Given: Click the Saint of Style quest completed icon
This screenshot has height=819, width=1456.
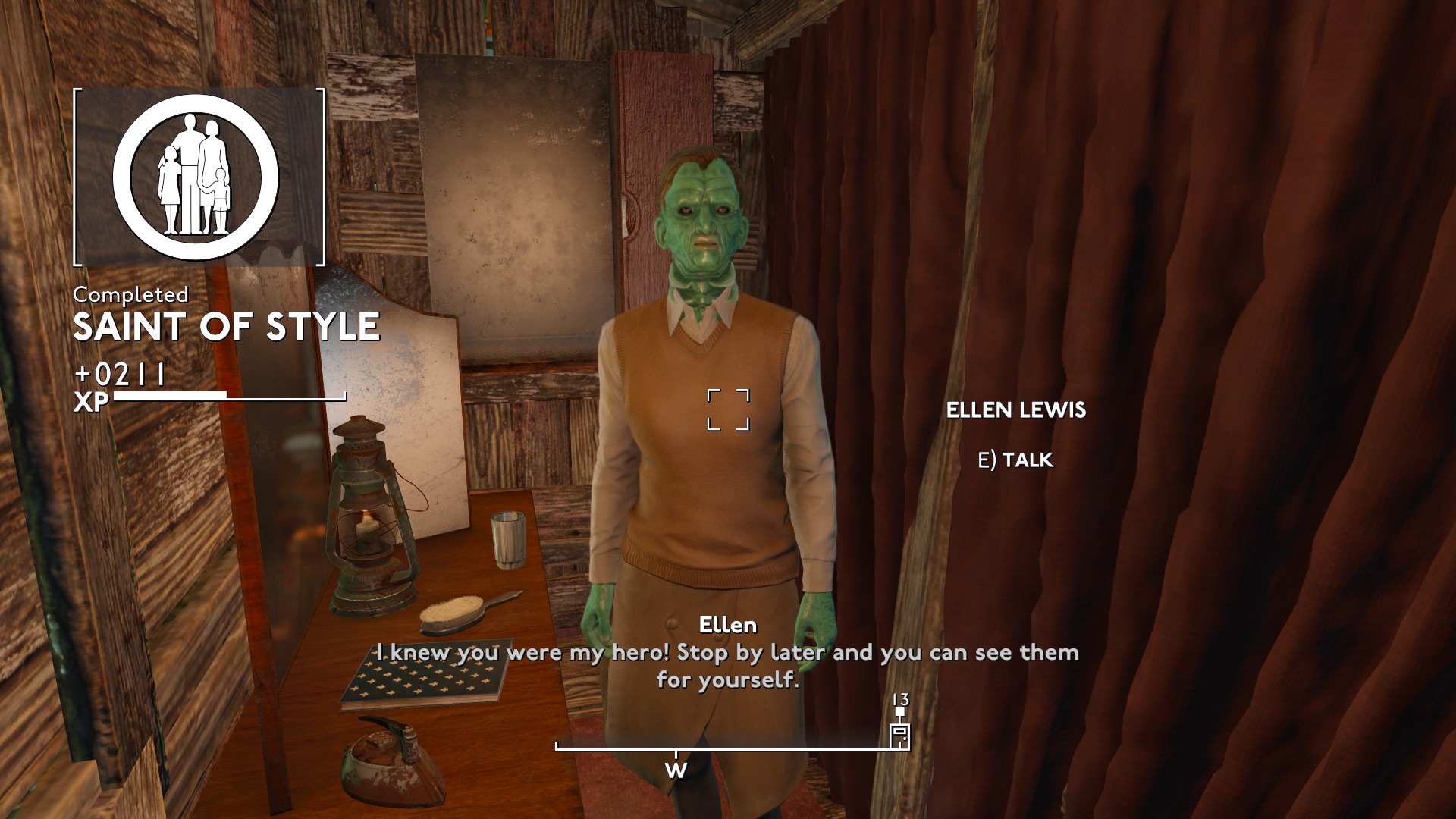Looking at the screenshot, I should tap(196, 178).
